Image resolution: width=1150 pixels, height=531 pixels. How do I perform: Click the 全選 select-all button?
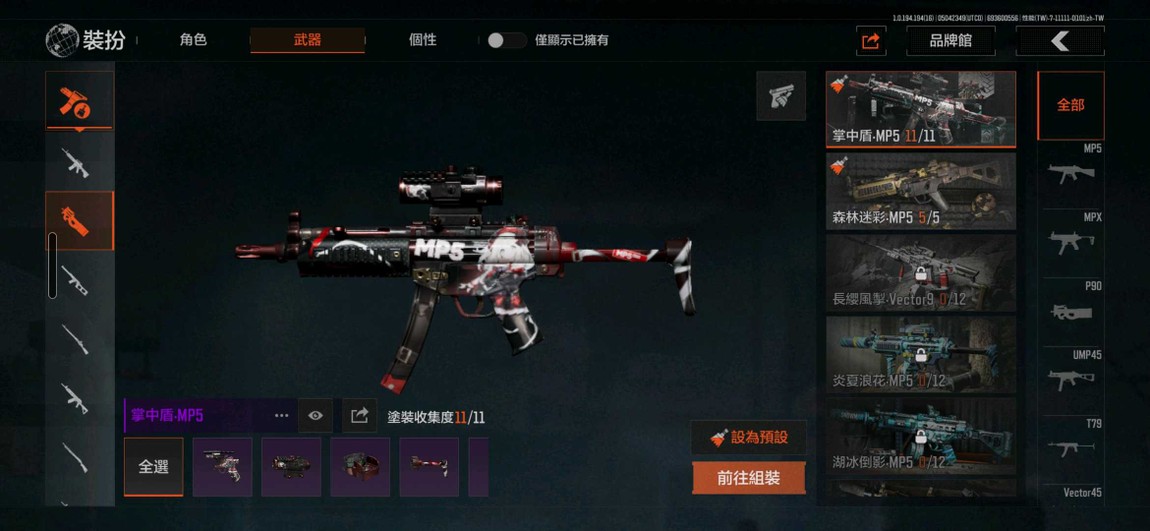pyautogui.click(x=153, y=467)
